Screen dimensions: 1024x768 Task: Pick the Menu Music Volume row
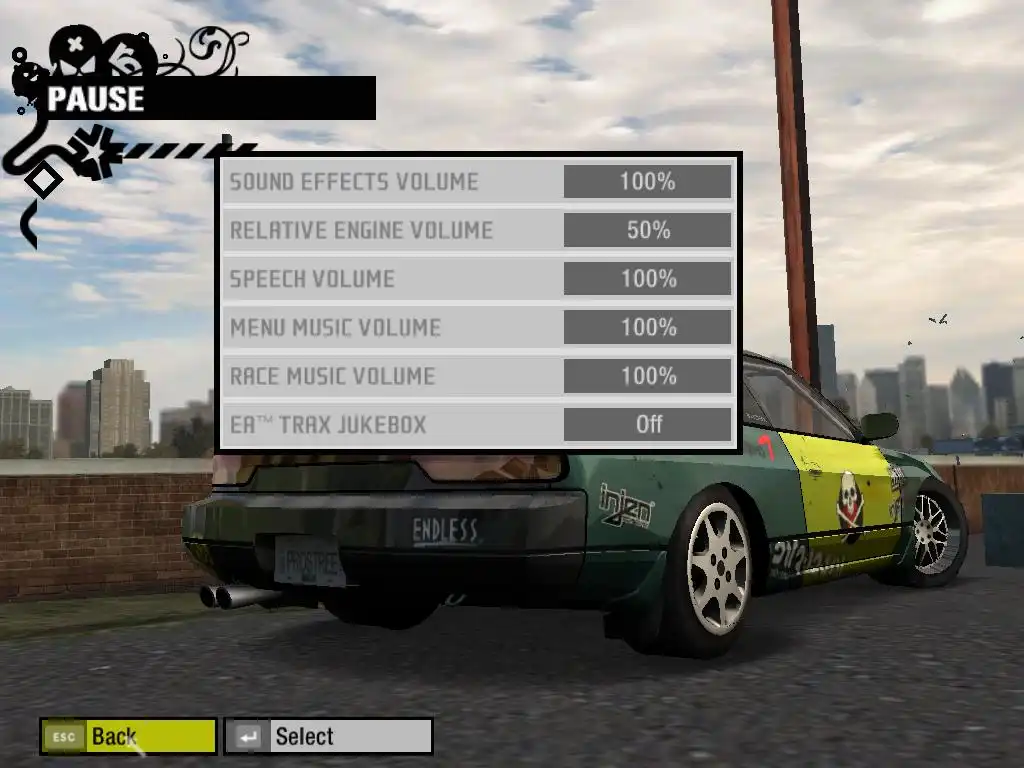336,327
